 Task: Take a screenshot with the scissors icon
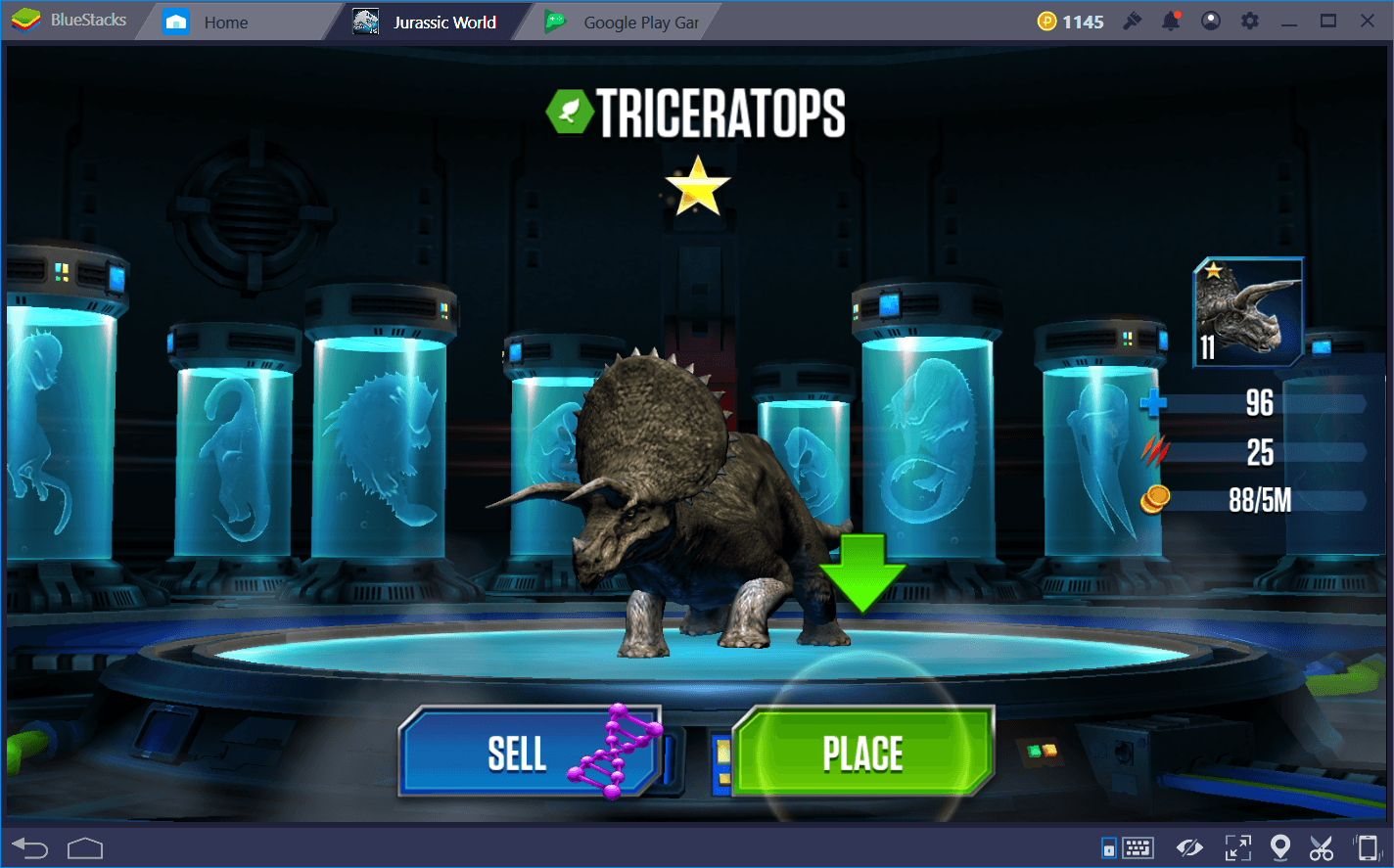[1322, 847]
